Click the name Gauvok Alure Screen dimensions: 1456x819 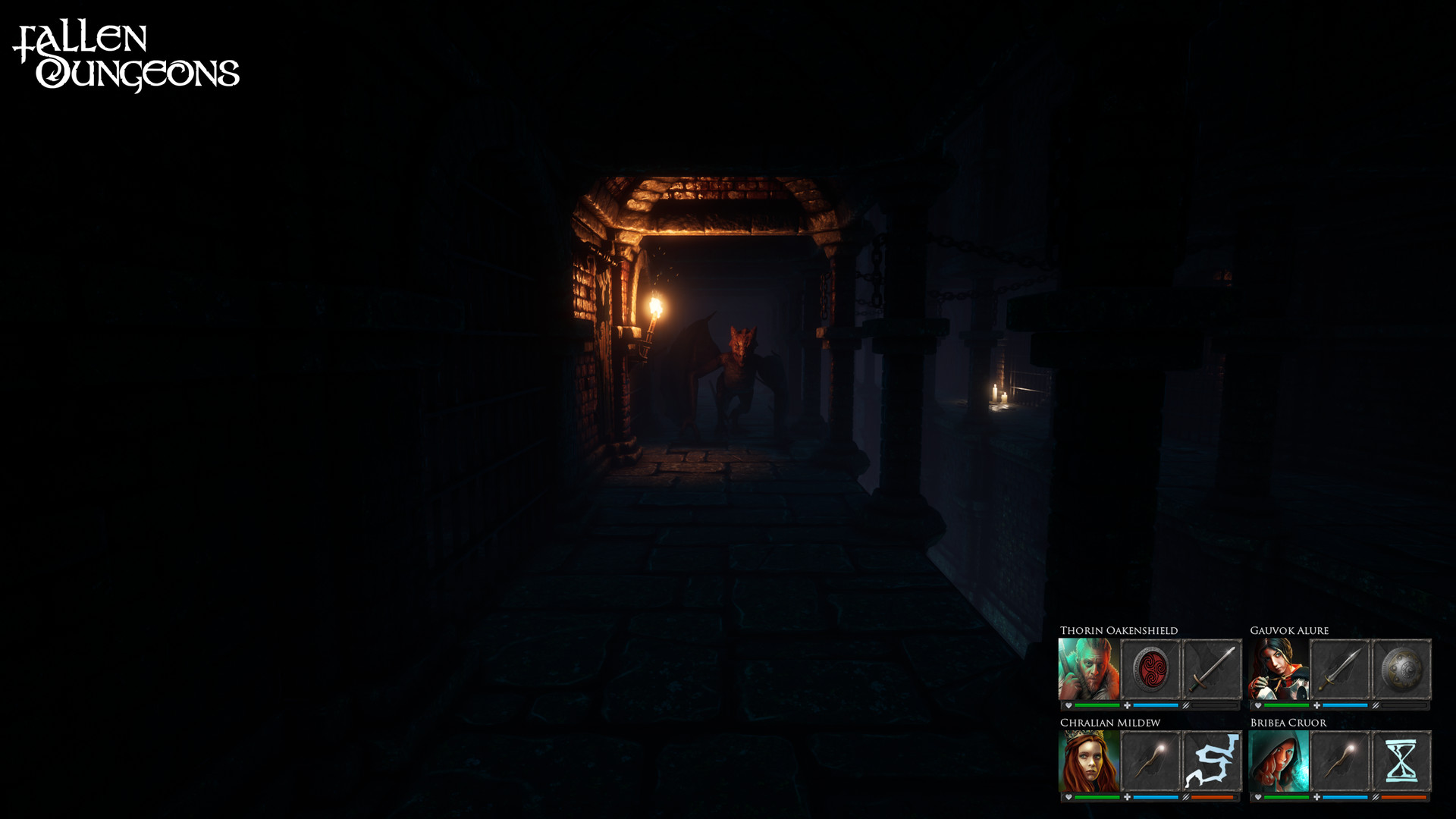click(1288, 630)
